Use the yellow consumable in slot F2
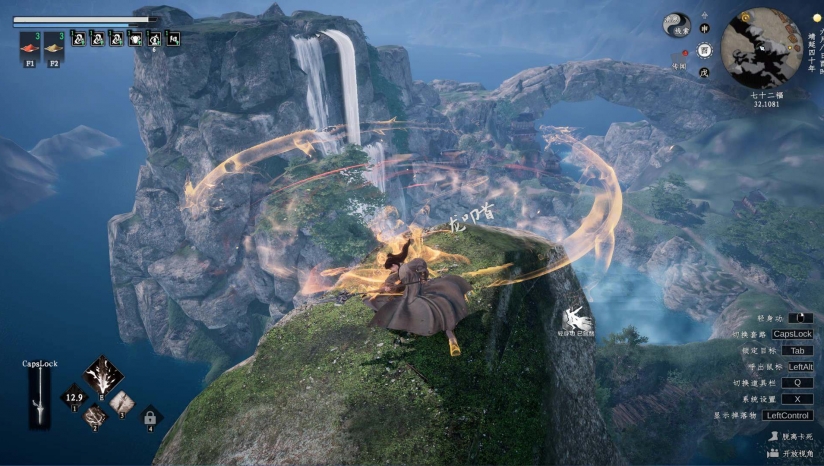 click(54, 45)
